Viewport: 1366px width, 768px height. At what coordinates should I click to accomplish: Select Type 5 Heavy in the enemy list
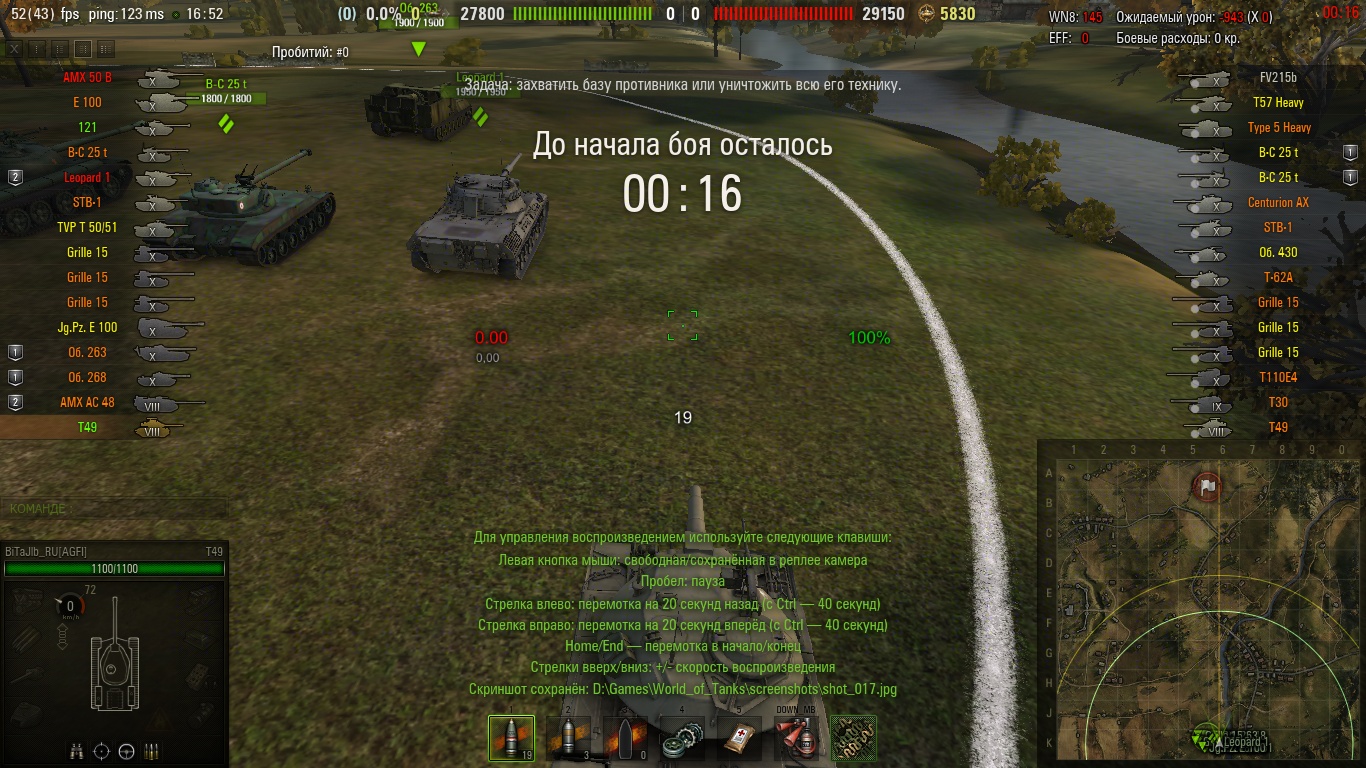click(x=1278, y=127)
